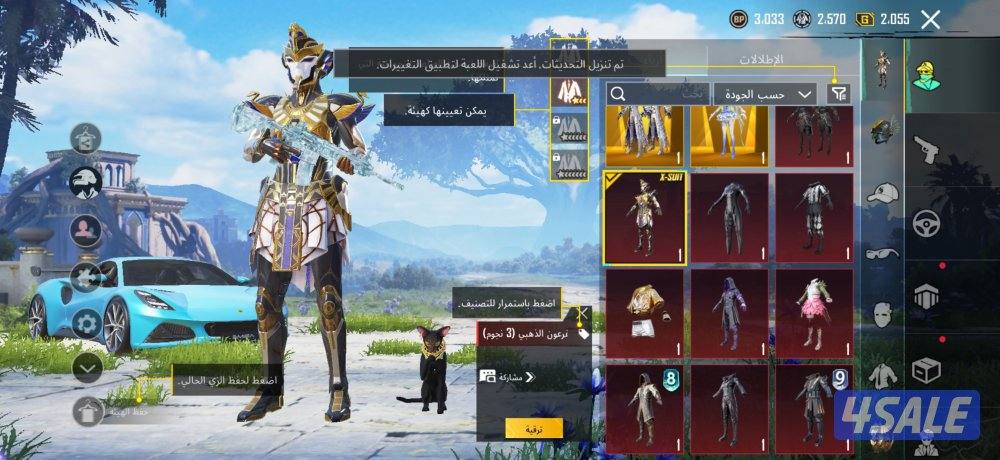Close the inventory screen with the X

pos(930,18)
